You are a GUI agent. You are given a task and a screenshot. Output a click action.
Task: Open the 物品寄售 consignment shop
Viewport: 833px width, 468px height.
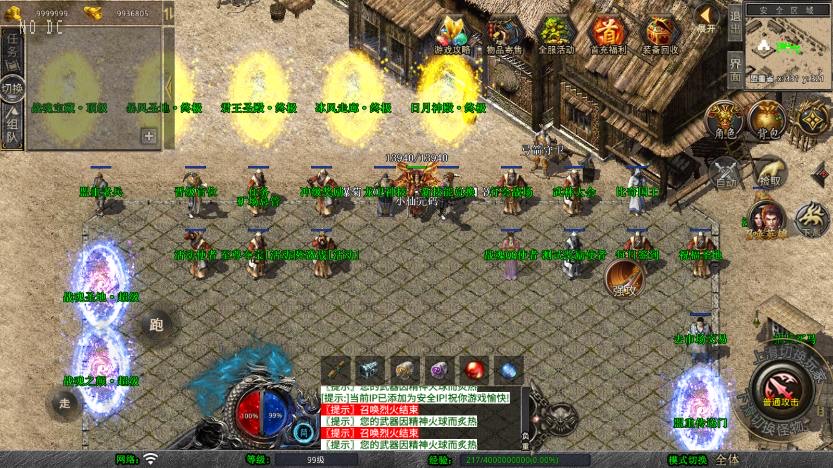(x=505, y=34)
